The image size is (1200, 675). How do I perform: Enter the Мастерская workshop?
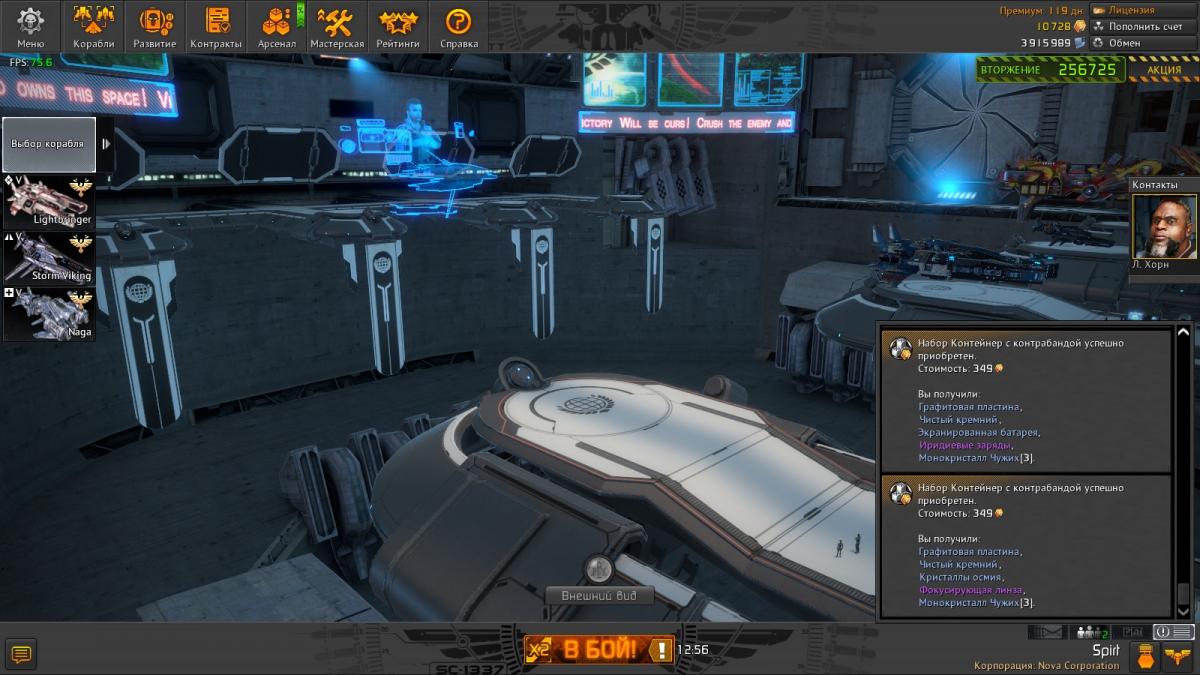[337, 27]
